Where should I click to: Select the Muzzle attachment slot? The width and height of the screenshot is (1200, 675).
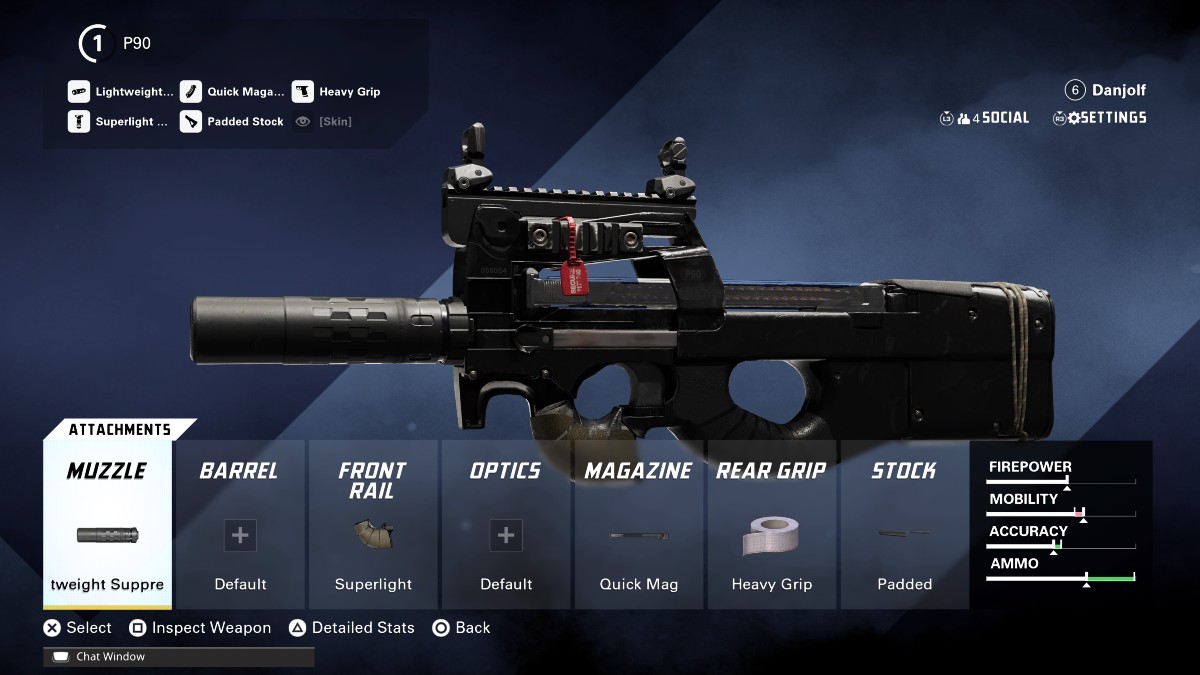107,525
